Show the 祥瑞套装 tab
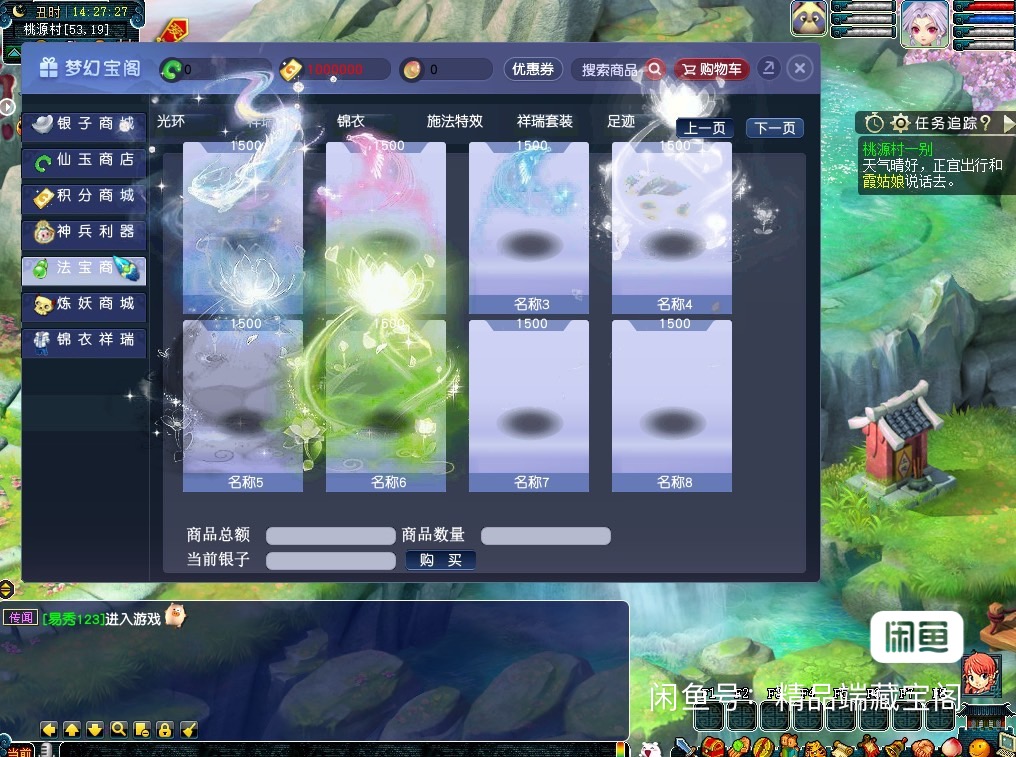The width and height of the screenshot is (1016, 757). pyautogui.click(x=545, y=121)
